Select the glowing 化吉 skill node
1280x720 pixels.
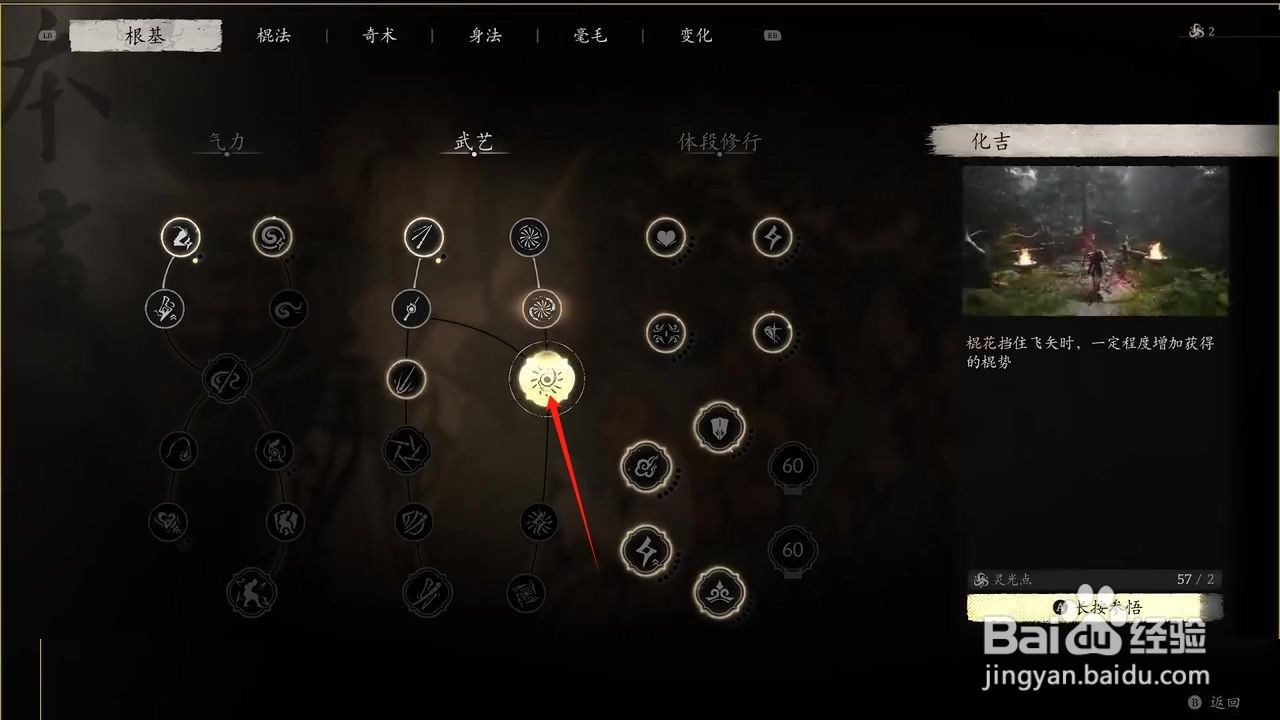[547, 378]
